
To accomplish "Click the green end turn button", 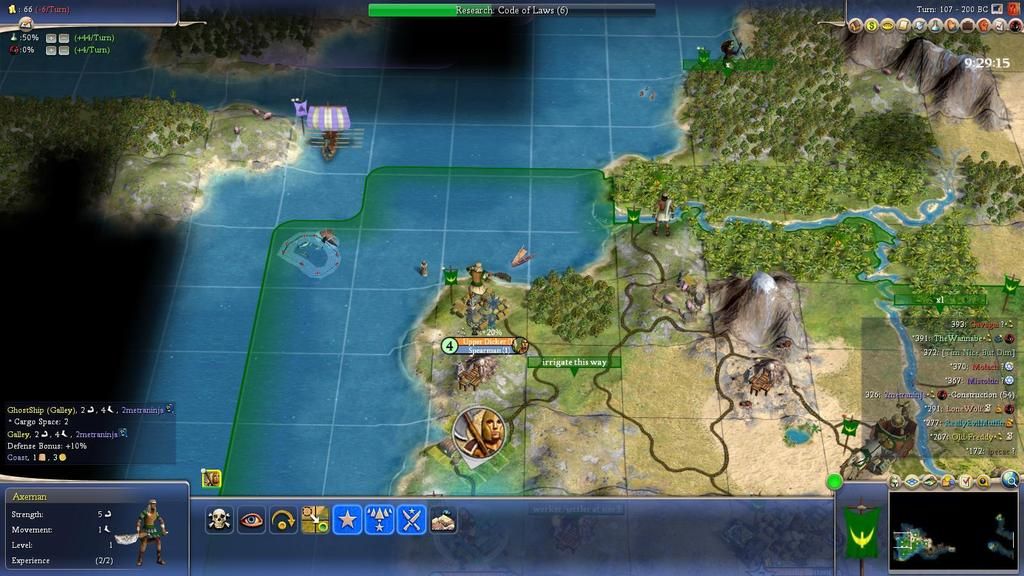I will 834,483.
